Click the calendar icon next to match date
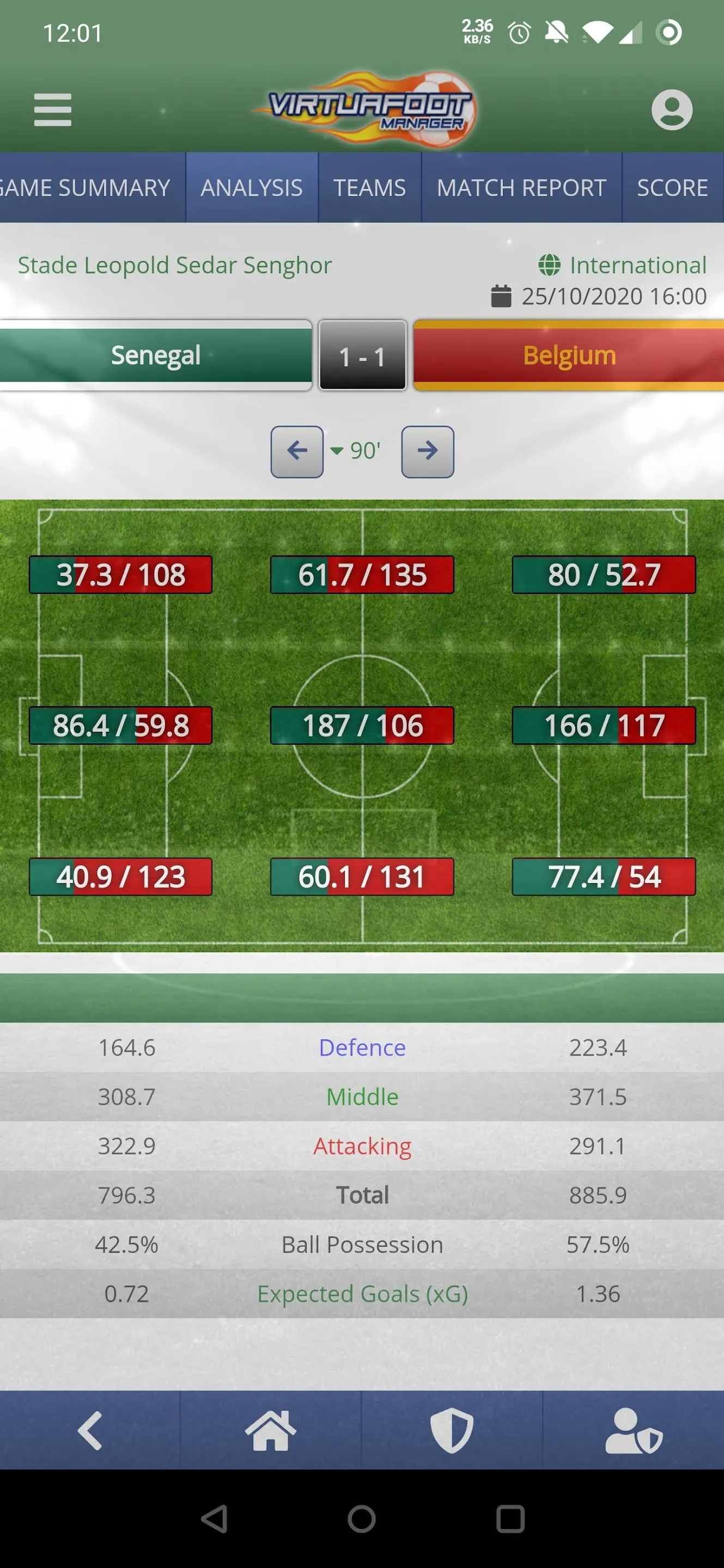This screenshot has height=1568, width=724. [x=501, y=297]
